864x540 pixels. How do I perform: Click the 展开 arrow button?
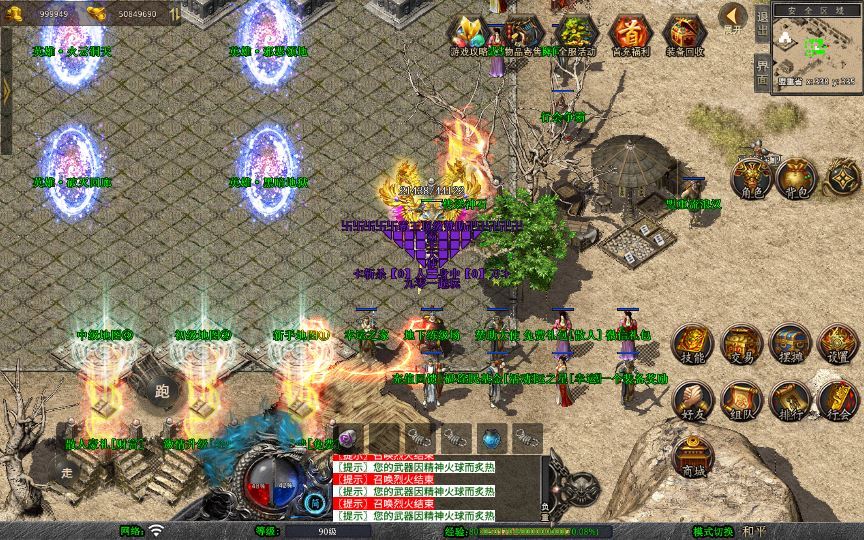[735, 18]
